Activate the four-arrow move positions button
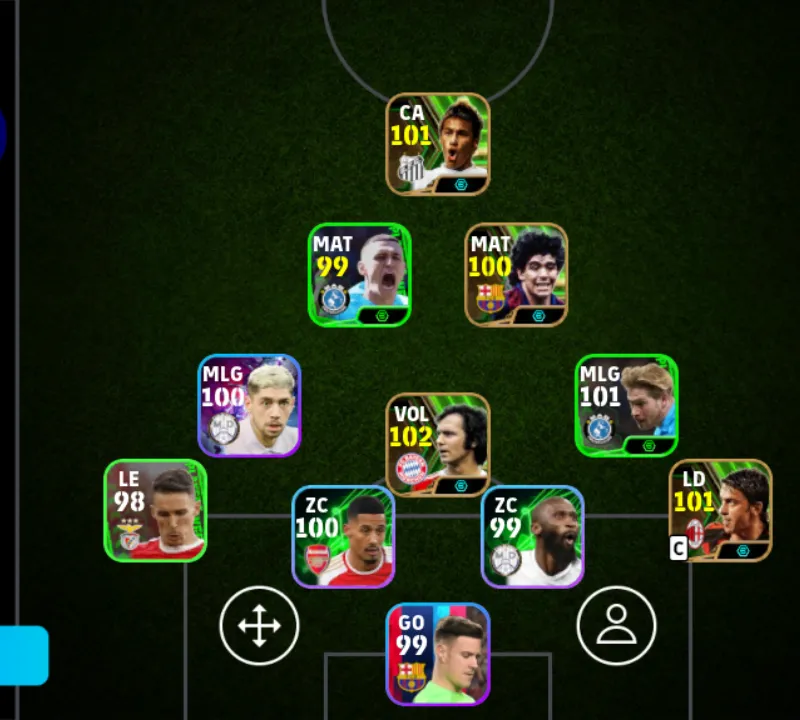The width and height of the screenshot is (800, 720). 259,626
